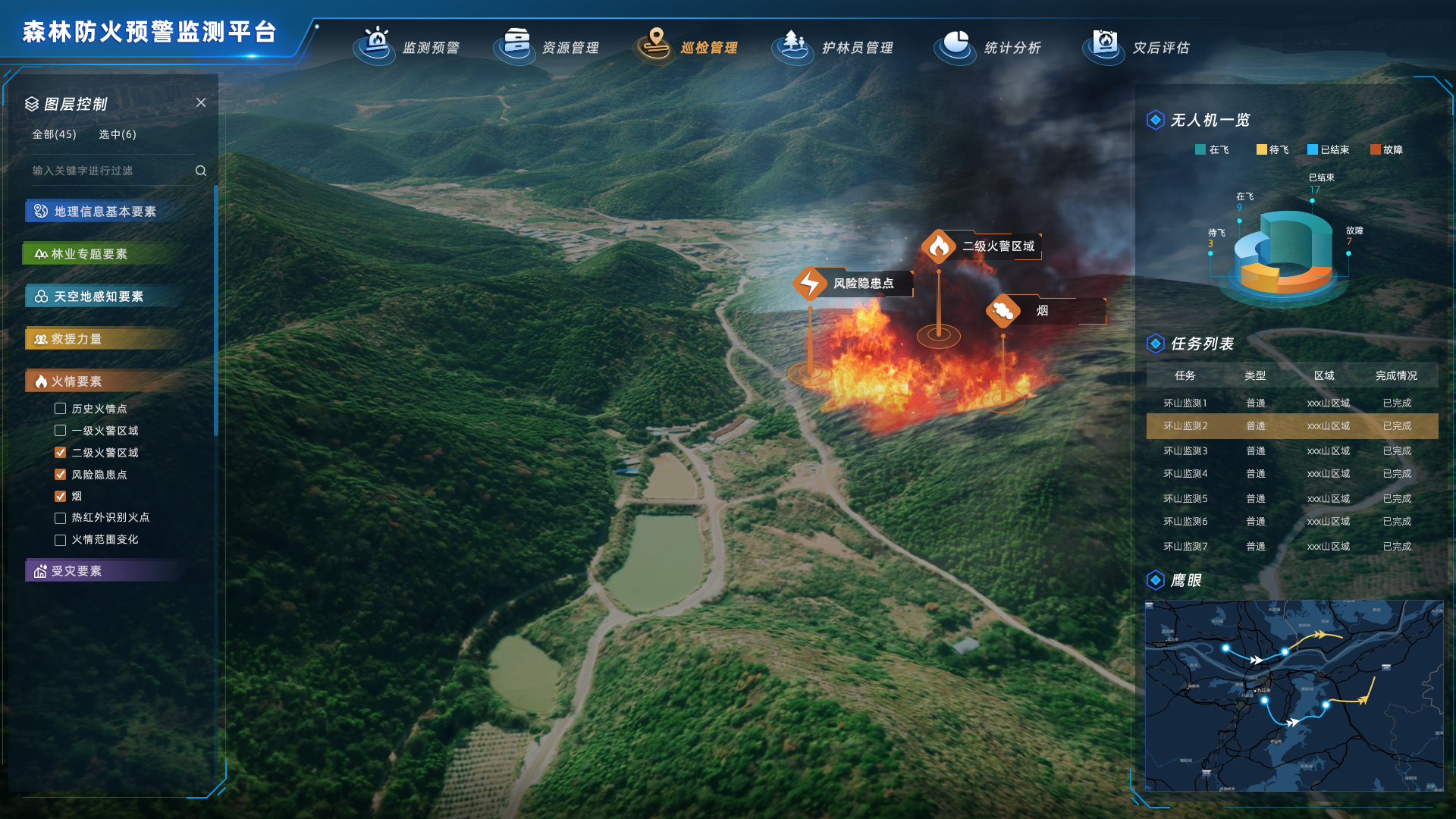The height and width of the screenshot is (819, 1456).
Task: Toggle off the 风险隐患点 checkbox
Action: tap(61, 475)
